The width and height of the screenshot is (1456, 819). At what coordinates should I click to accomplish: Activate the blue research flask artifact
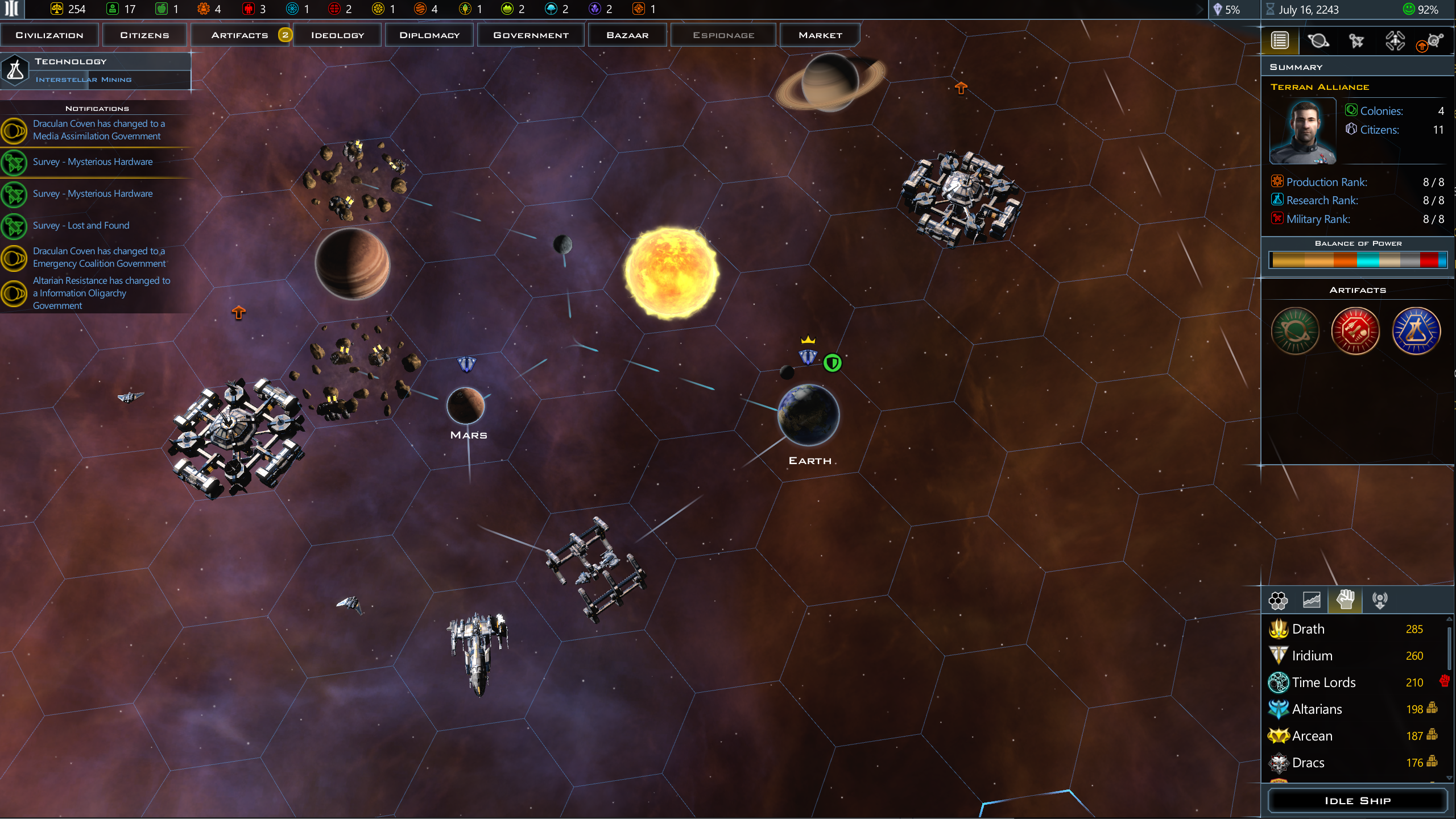click(1416, 331)
